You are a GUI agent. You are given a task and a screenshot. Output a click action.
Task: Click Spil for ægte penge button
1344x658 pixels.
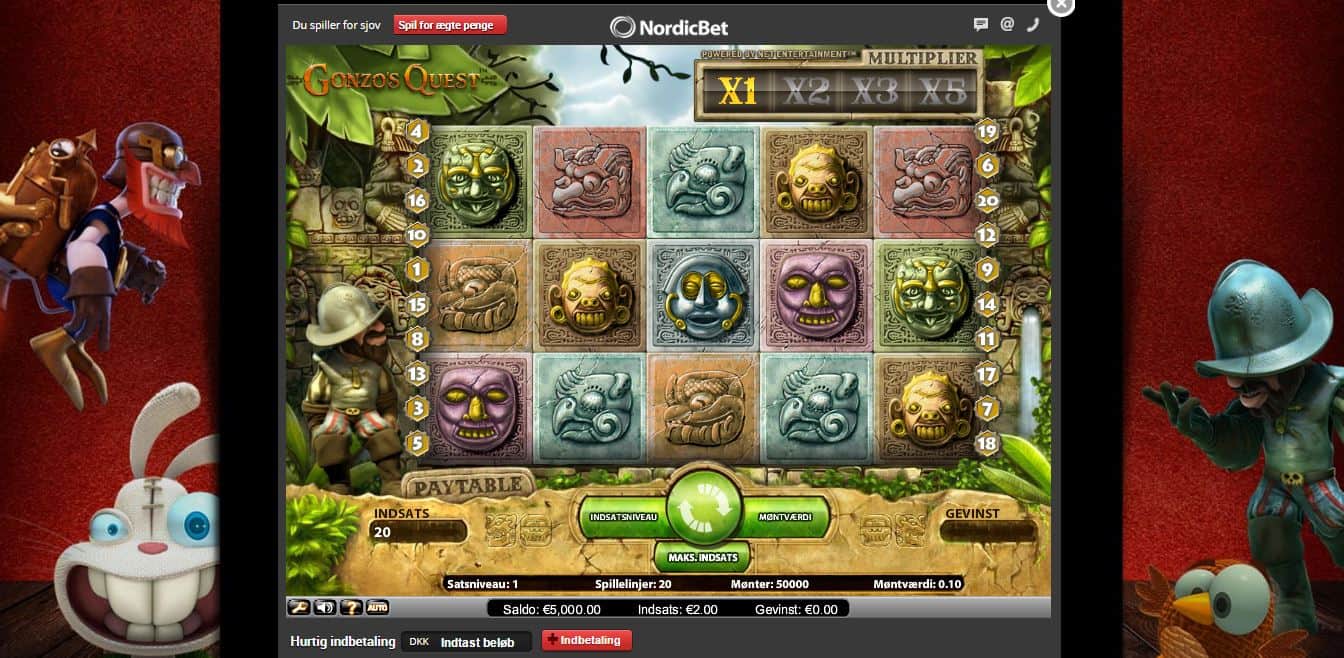click(450, 25)
